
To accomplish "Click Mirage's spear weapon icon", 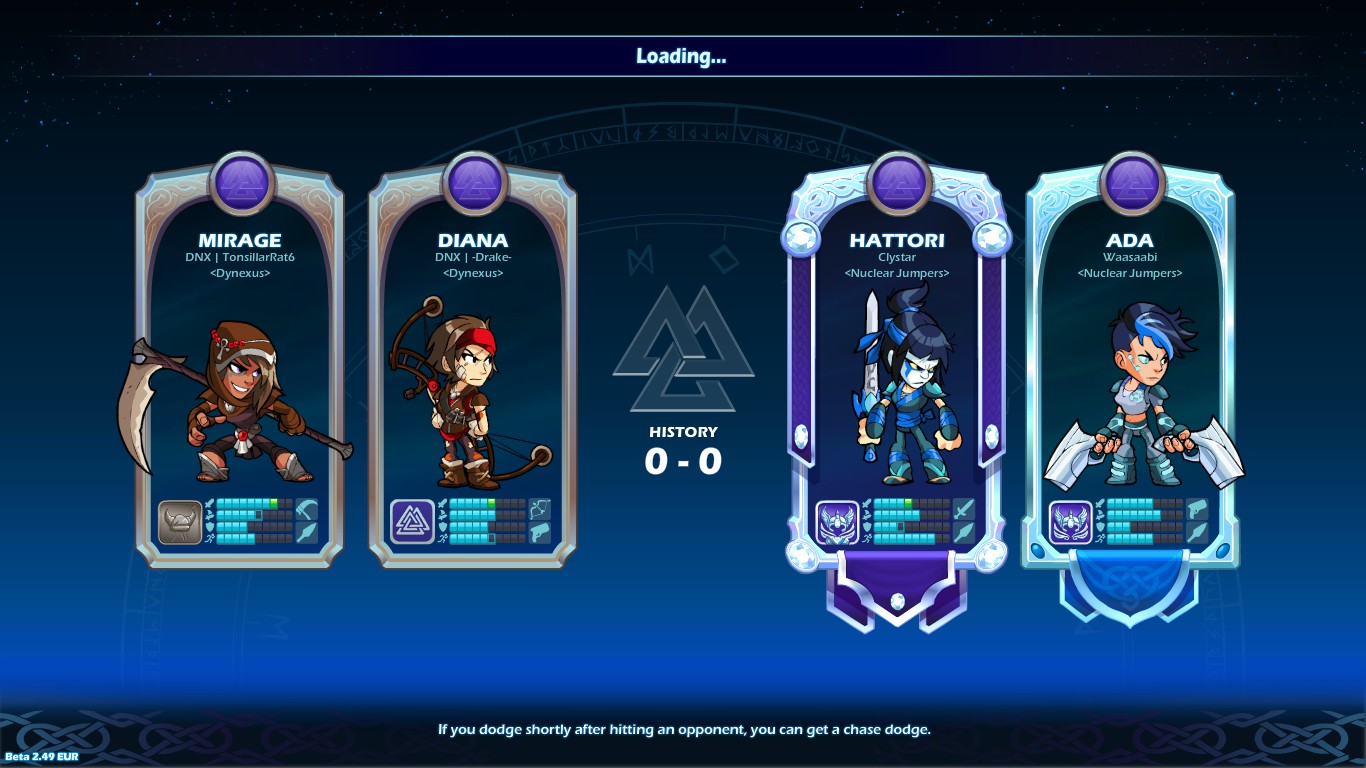I will (x=307, y=533).
